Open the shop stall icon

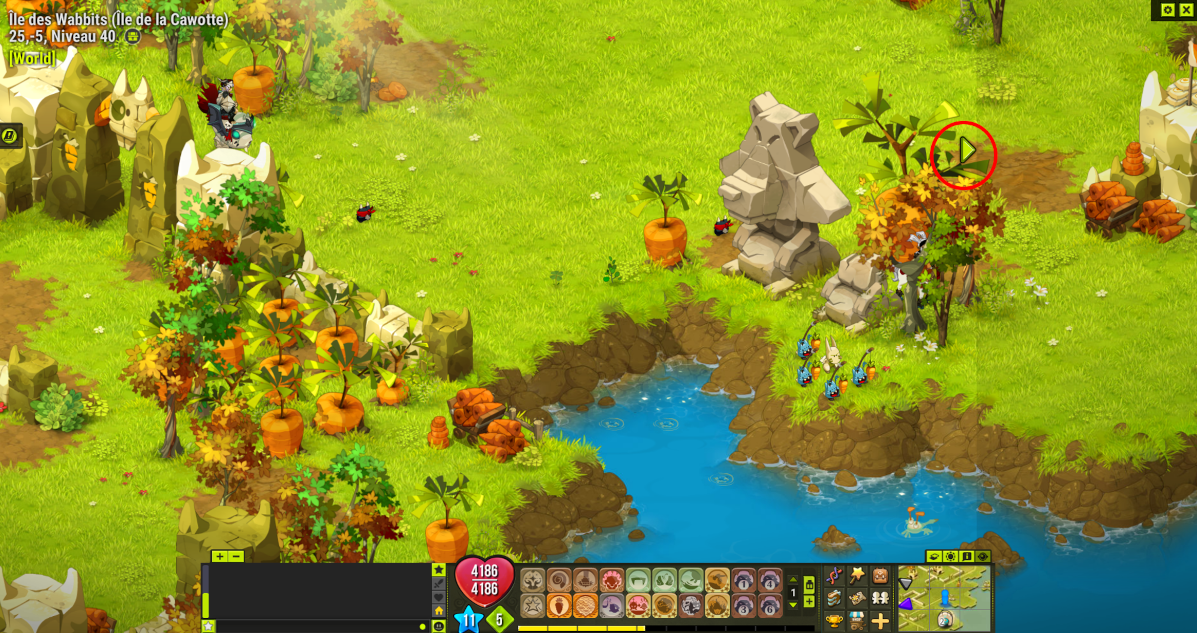pyautogui.click(x=857, y=621)
